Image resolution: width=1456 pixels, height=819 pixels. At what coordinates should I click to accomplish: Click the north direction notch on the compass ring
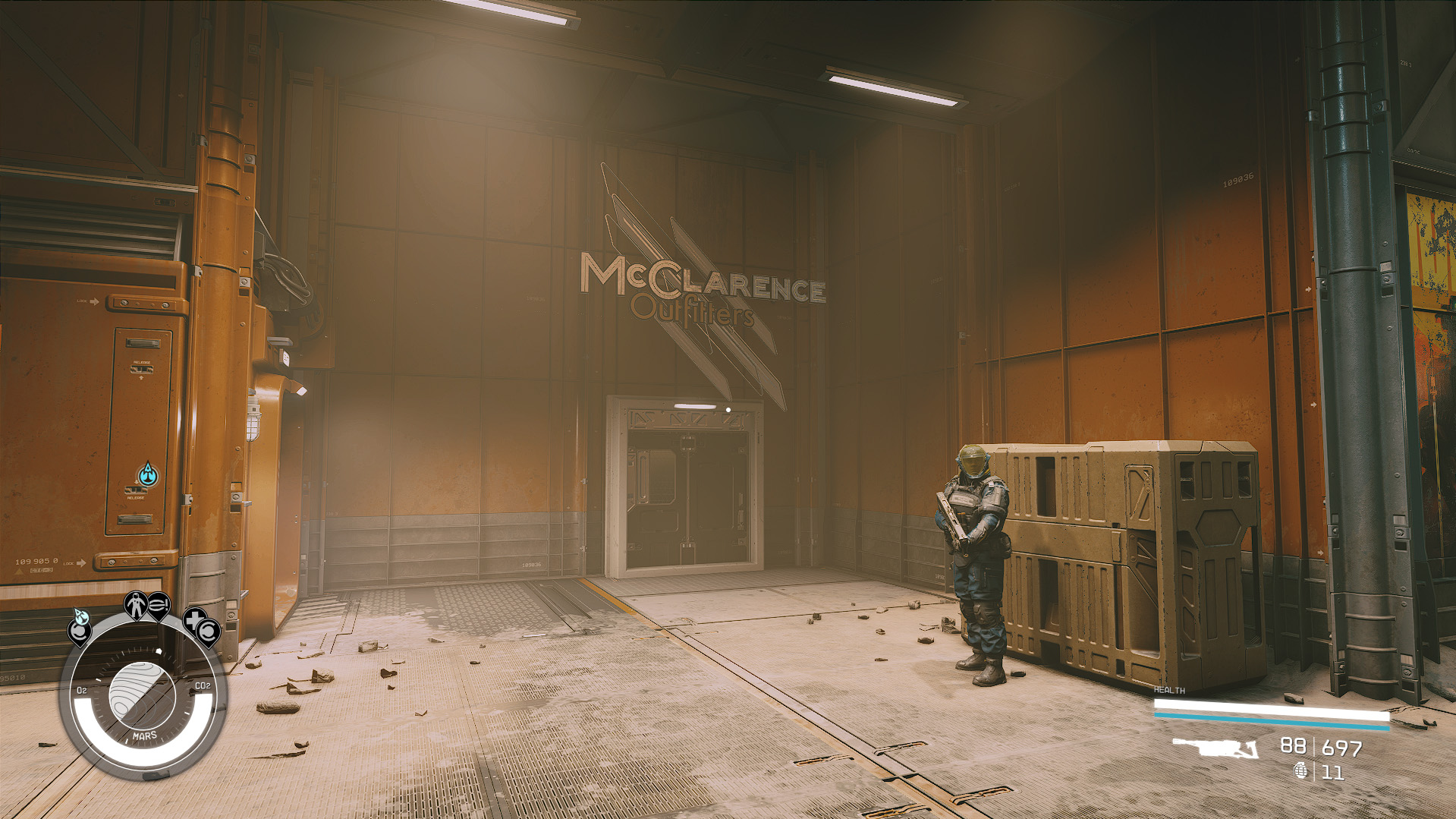pyautogui.click(x=159, y=650)
